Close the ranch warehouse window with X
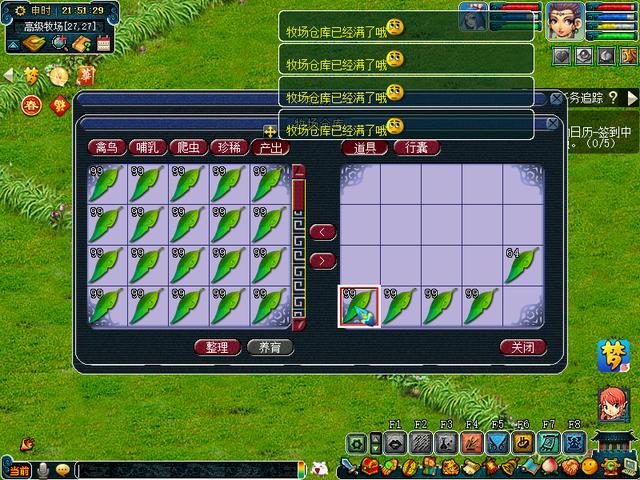Image resolution: width=640 pixels, height=480 pixels. [552, 123]
